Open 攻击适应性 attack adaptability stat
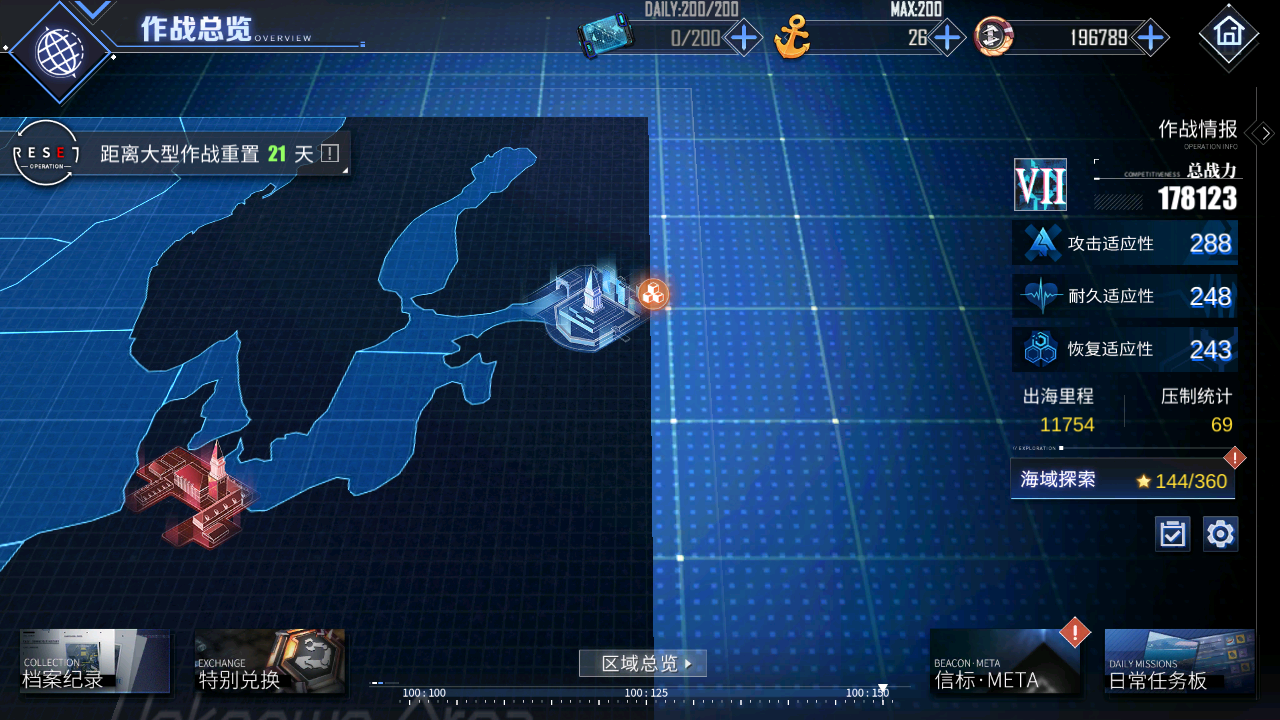The image size is (1280, 720). click(x=1125, y=243)
